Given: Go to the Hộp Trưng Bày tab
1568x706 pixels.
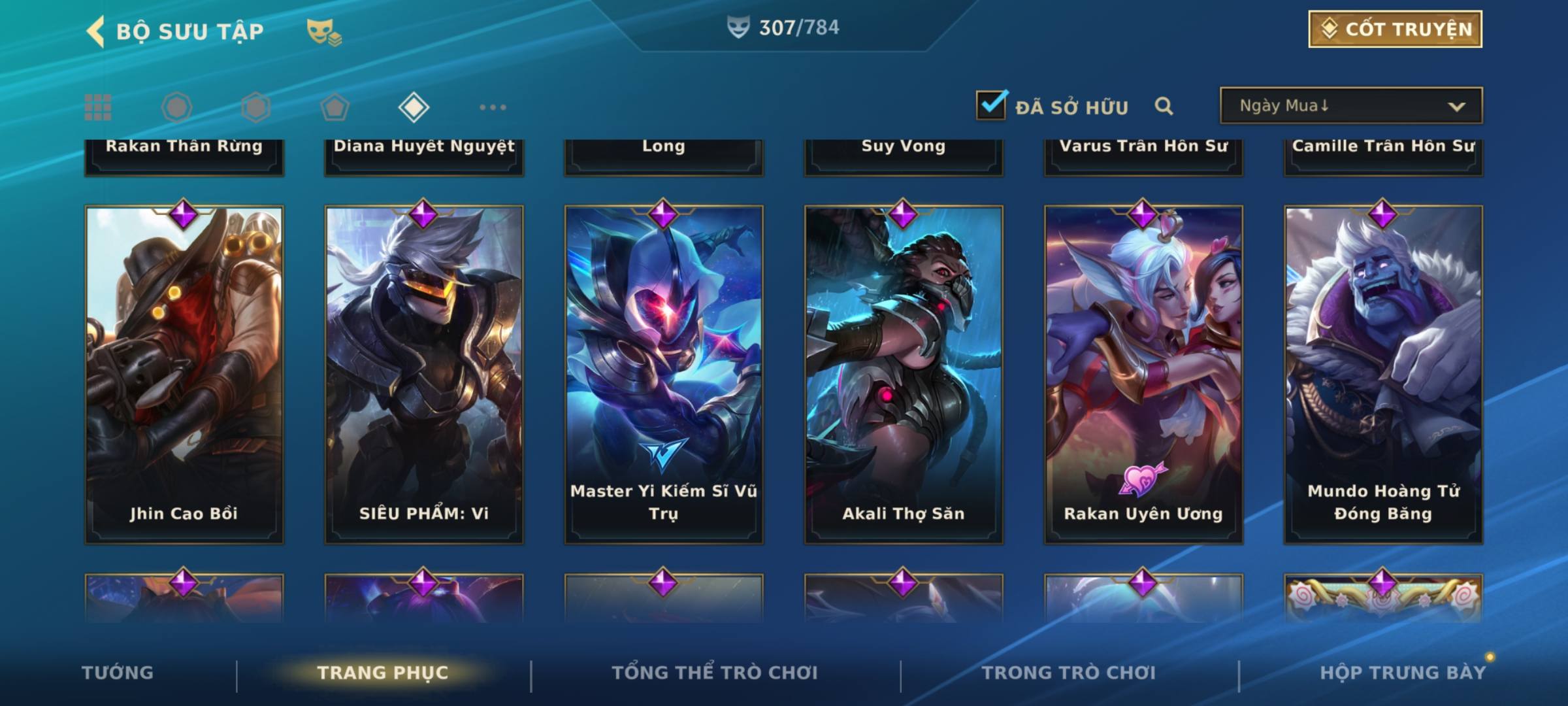Looking at the screenshot, I should point(1402,673).
